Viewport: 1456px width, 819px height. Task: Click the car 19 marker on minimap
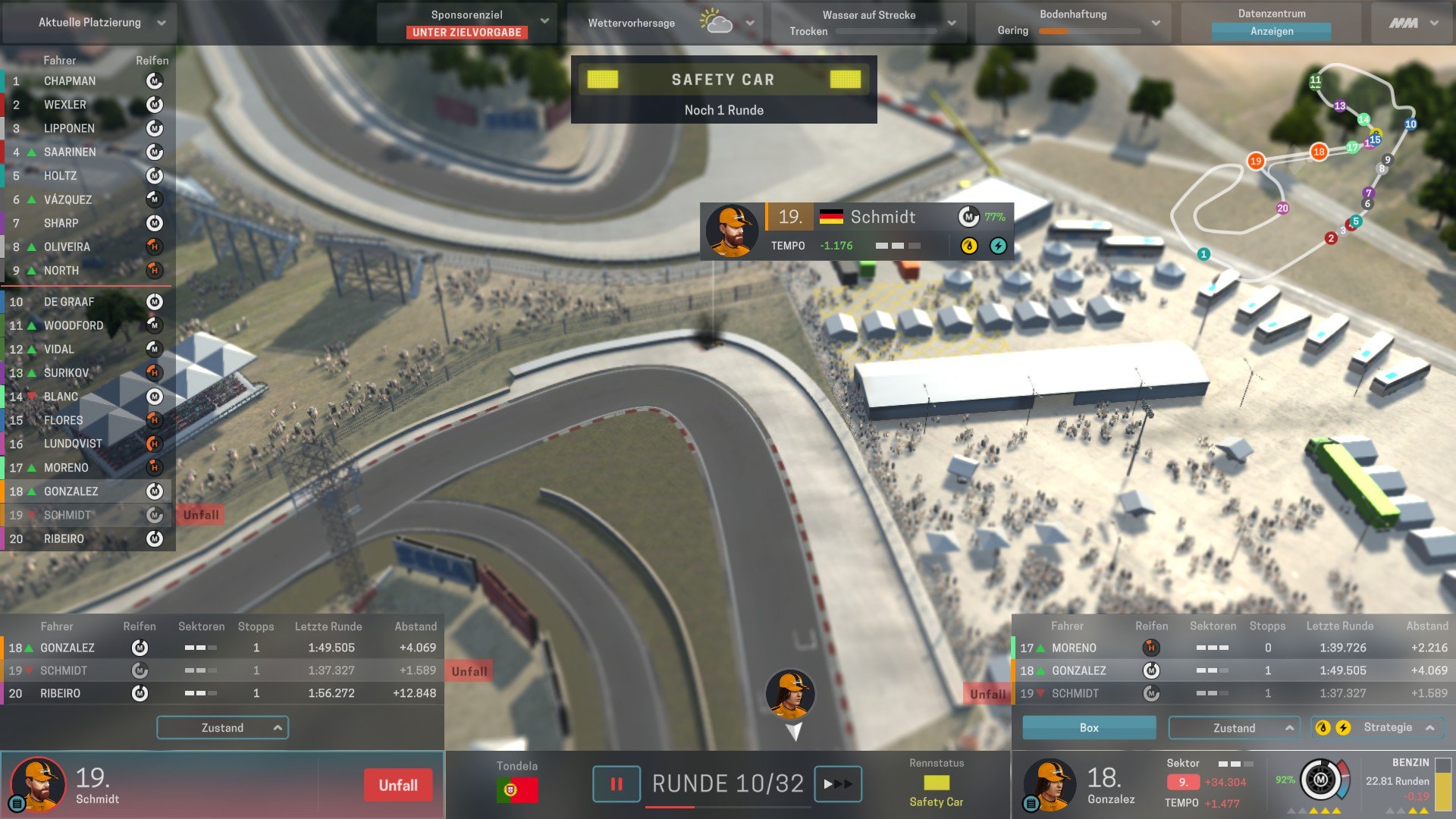[1256, 161]
